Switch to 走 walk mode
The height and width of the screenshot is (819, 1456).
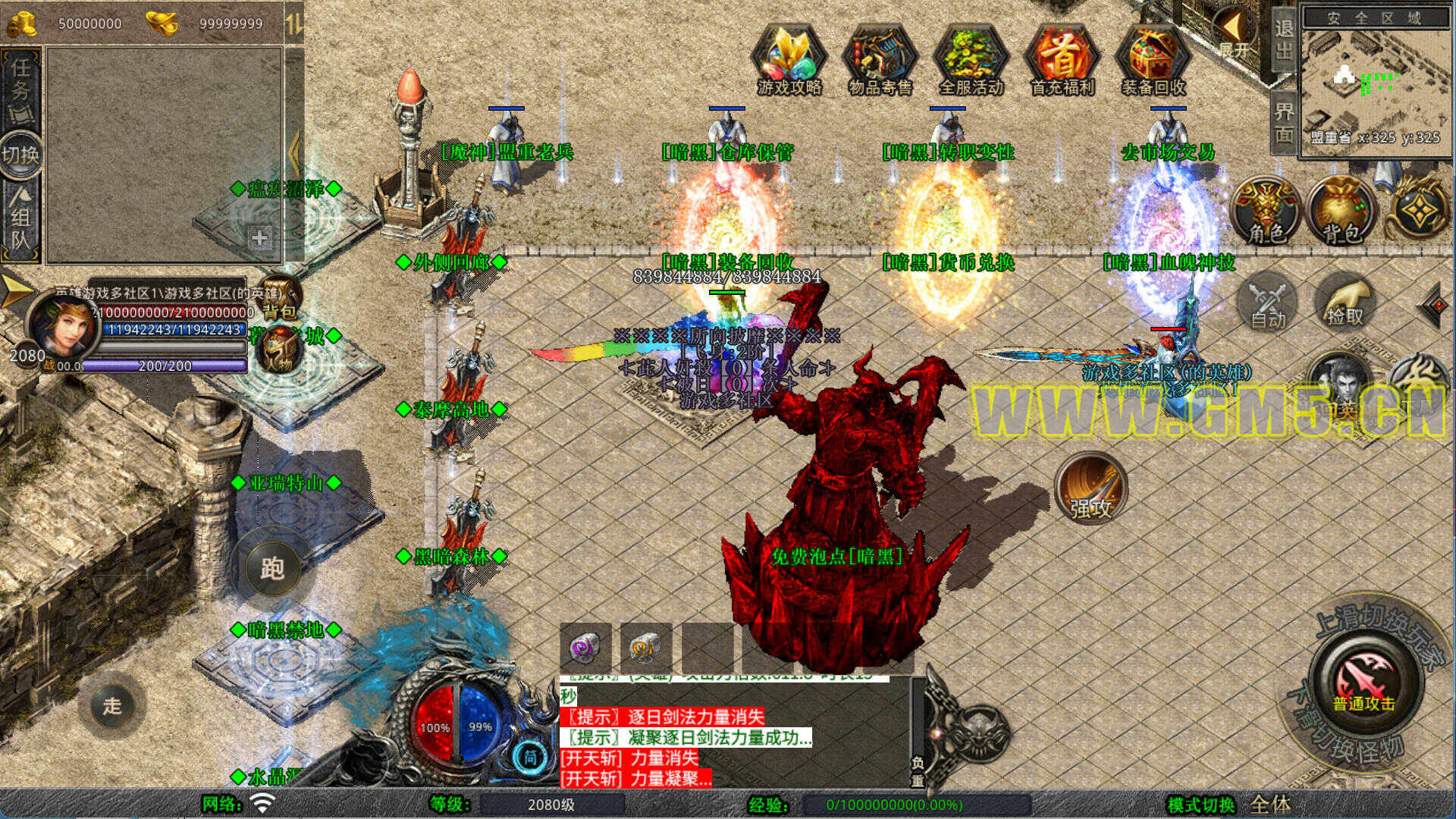[x=112, y=706]
